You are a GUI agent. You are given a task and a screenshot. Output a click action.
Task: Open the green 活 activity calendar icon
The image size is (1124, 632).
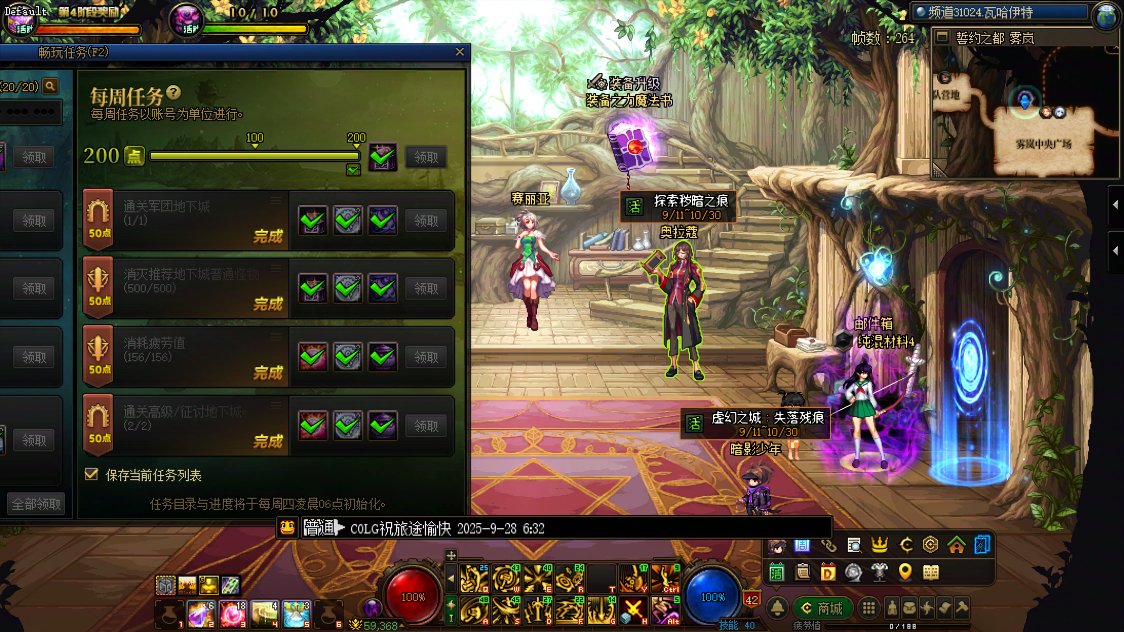(777, 572)
